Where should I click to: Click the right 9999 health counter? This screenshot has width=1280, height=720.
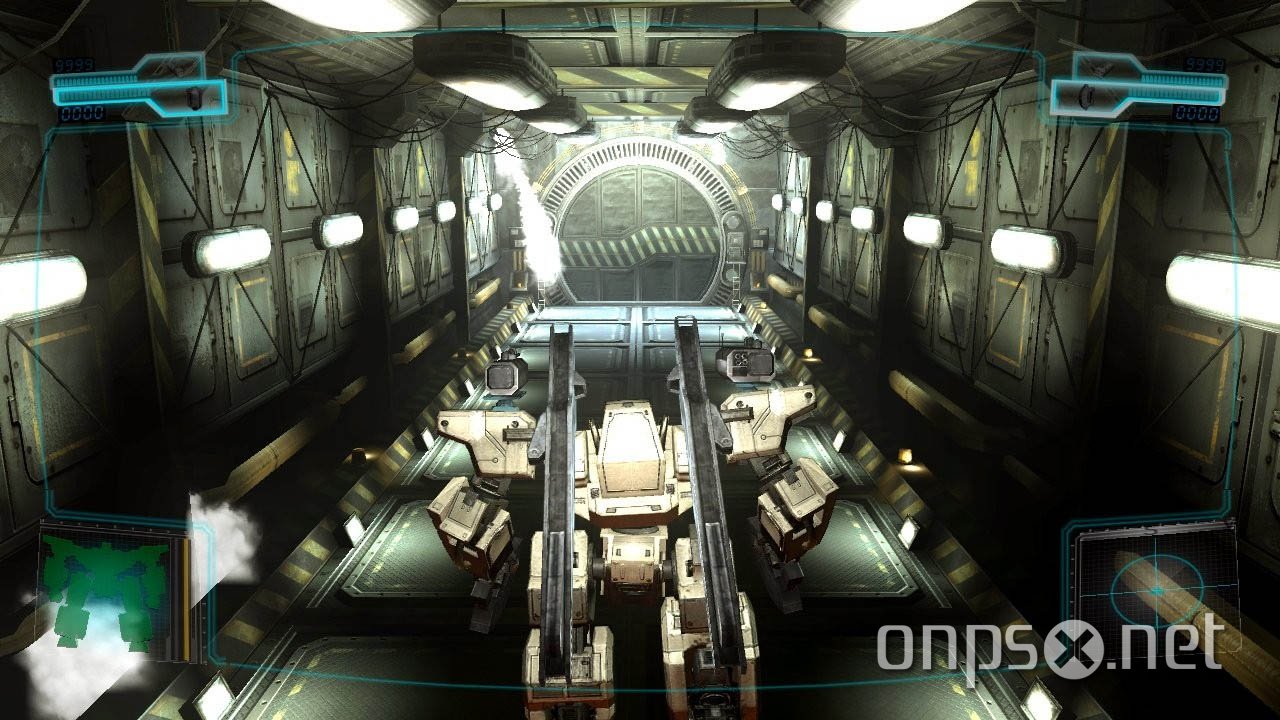(1205, 62)
